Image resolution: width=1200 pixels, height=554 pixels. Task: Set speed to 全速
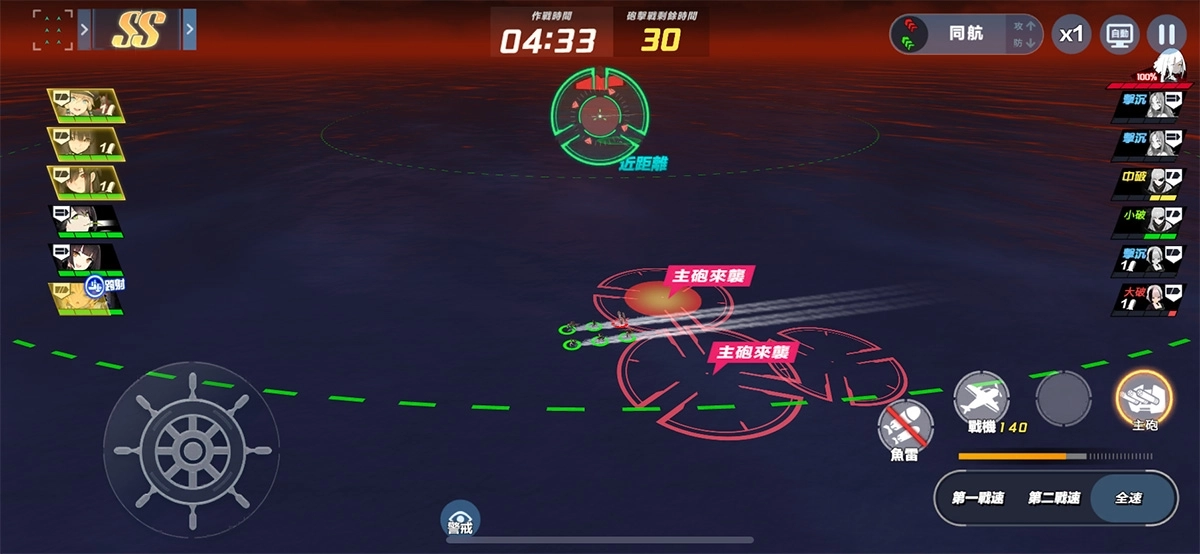point(1128,498)
